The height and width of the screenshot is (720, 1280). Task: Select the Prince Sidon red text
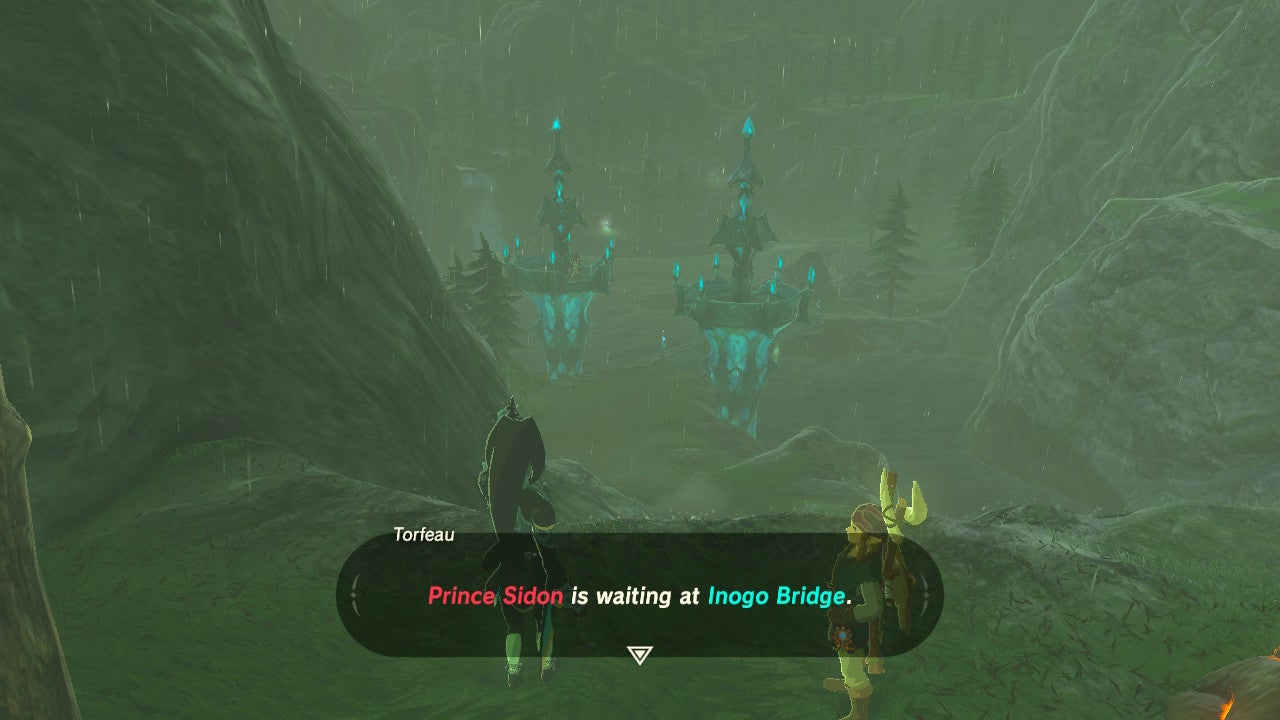point(497,596)
